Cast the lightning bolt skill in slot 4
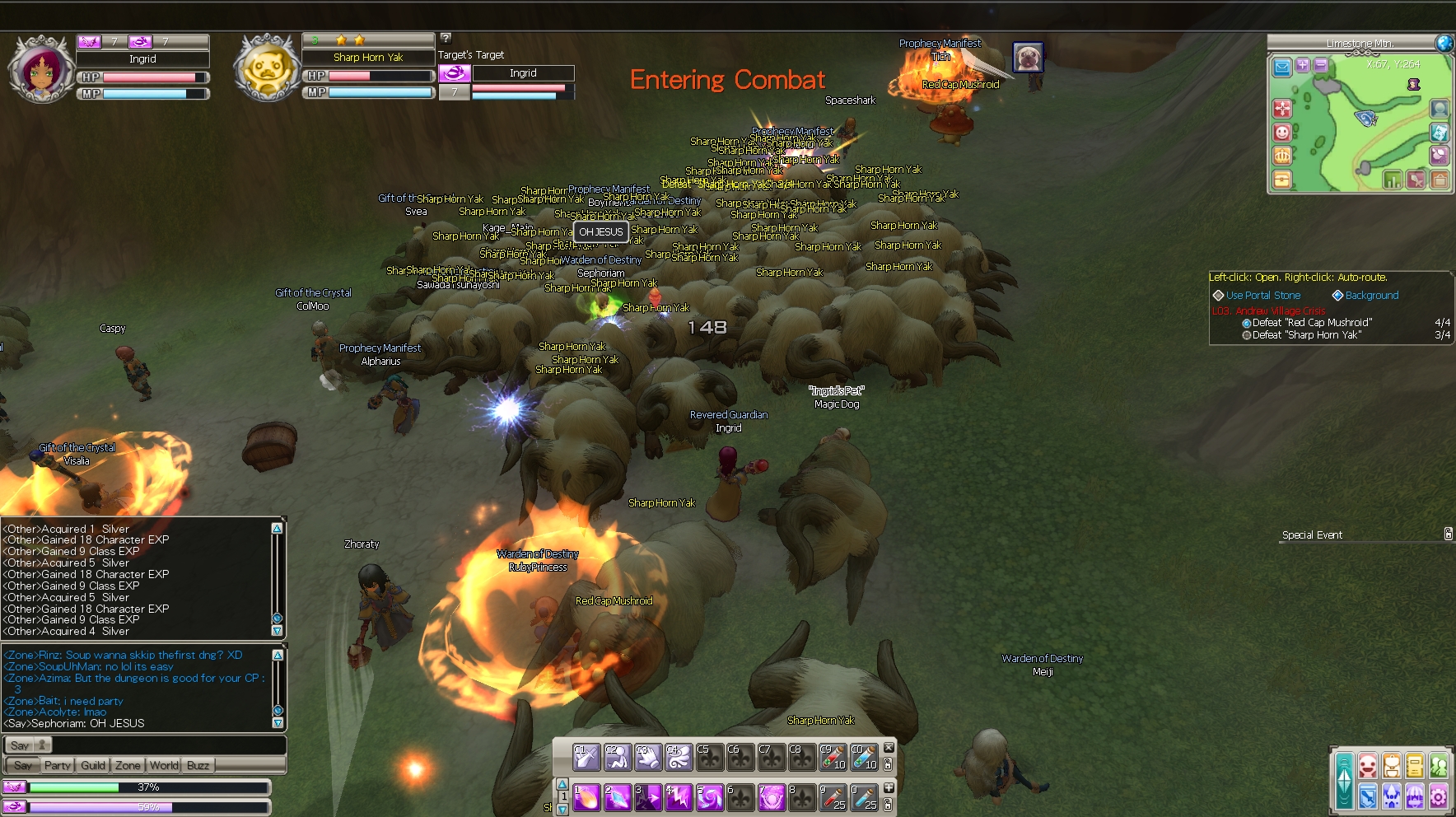This screenshot has height=817, width=1456. tap(679, 797)
